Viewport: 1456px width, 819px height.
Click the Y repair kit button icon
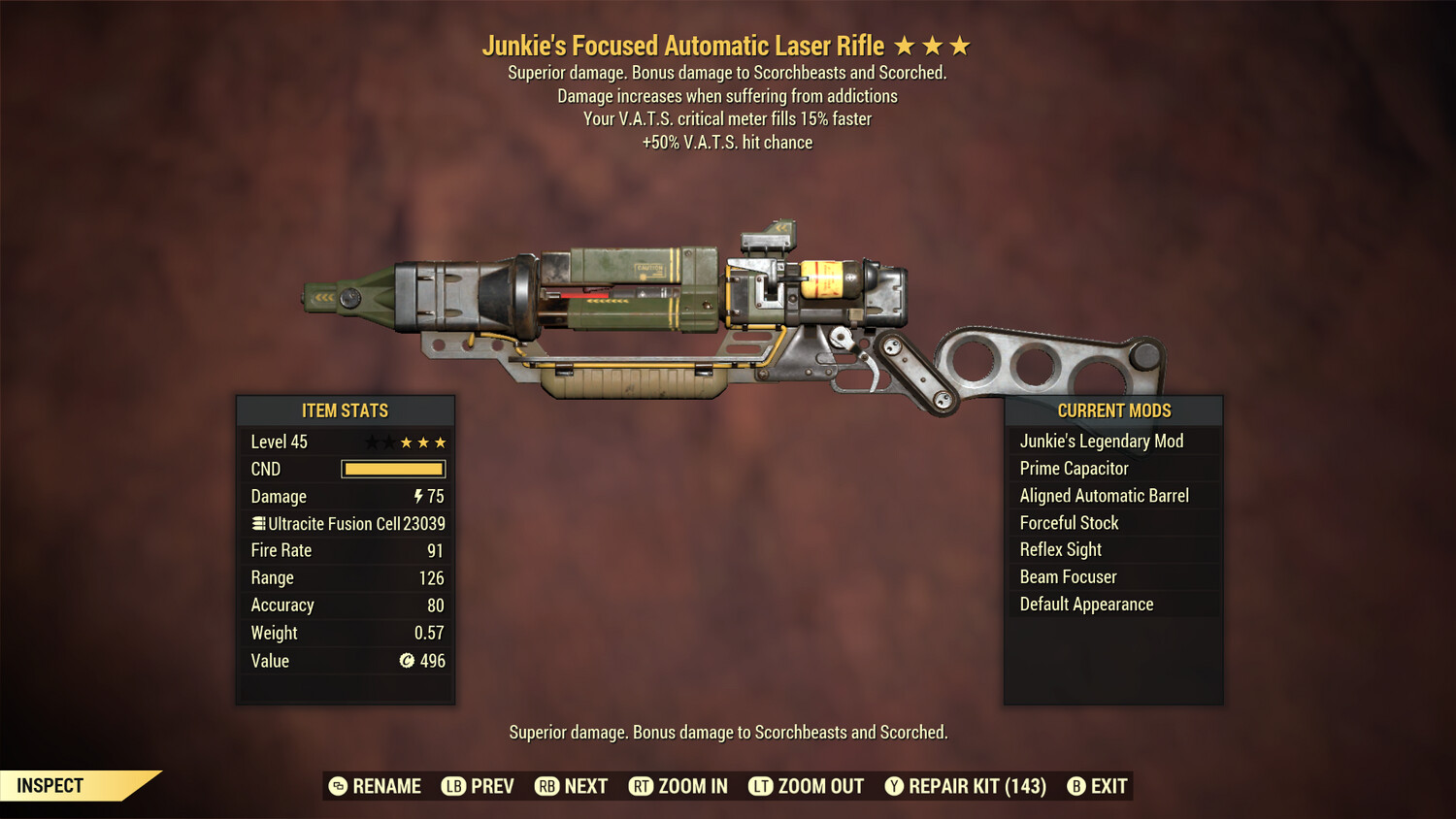894,786
